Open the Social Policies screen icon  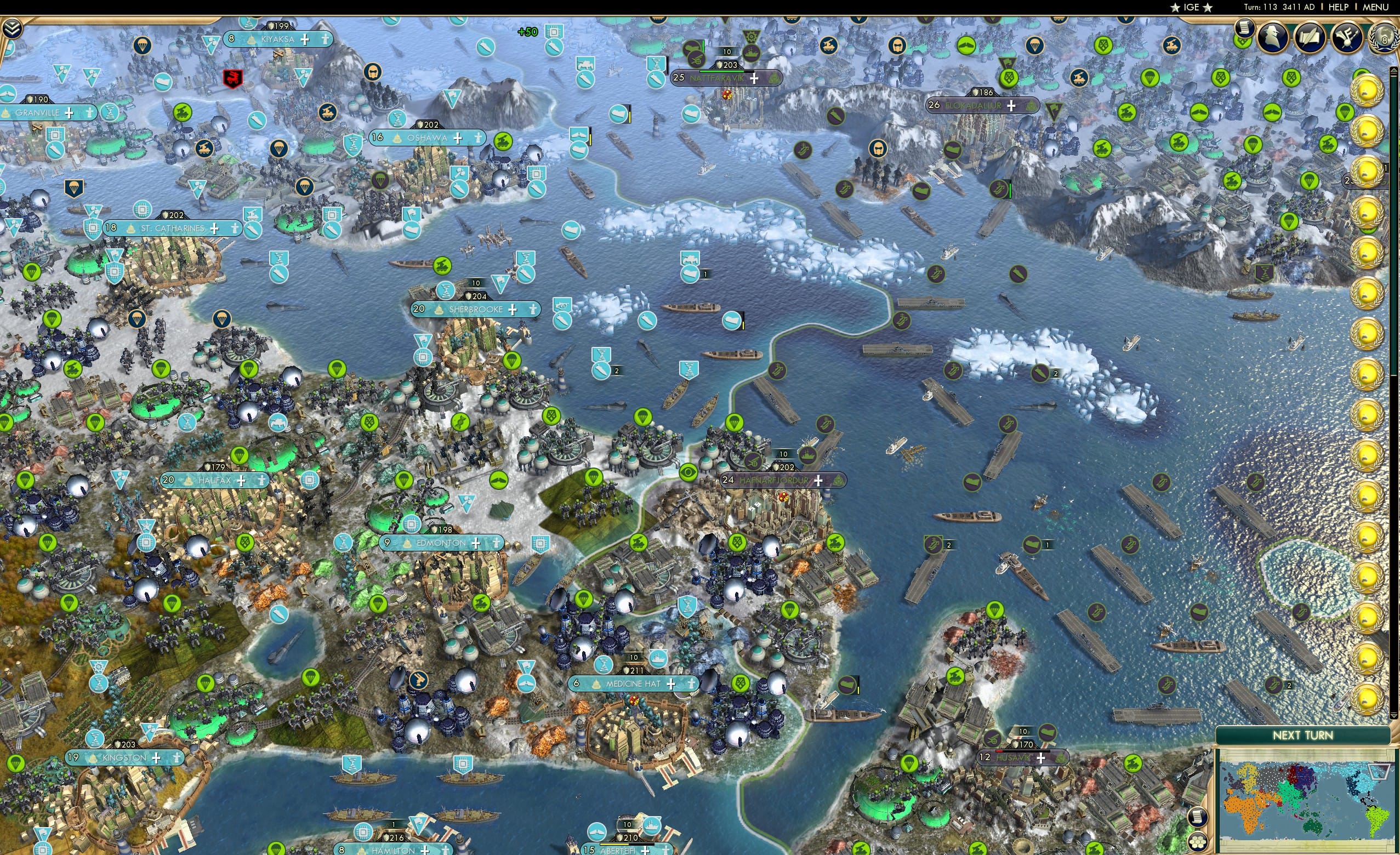click(x=1310, y=36)
